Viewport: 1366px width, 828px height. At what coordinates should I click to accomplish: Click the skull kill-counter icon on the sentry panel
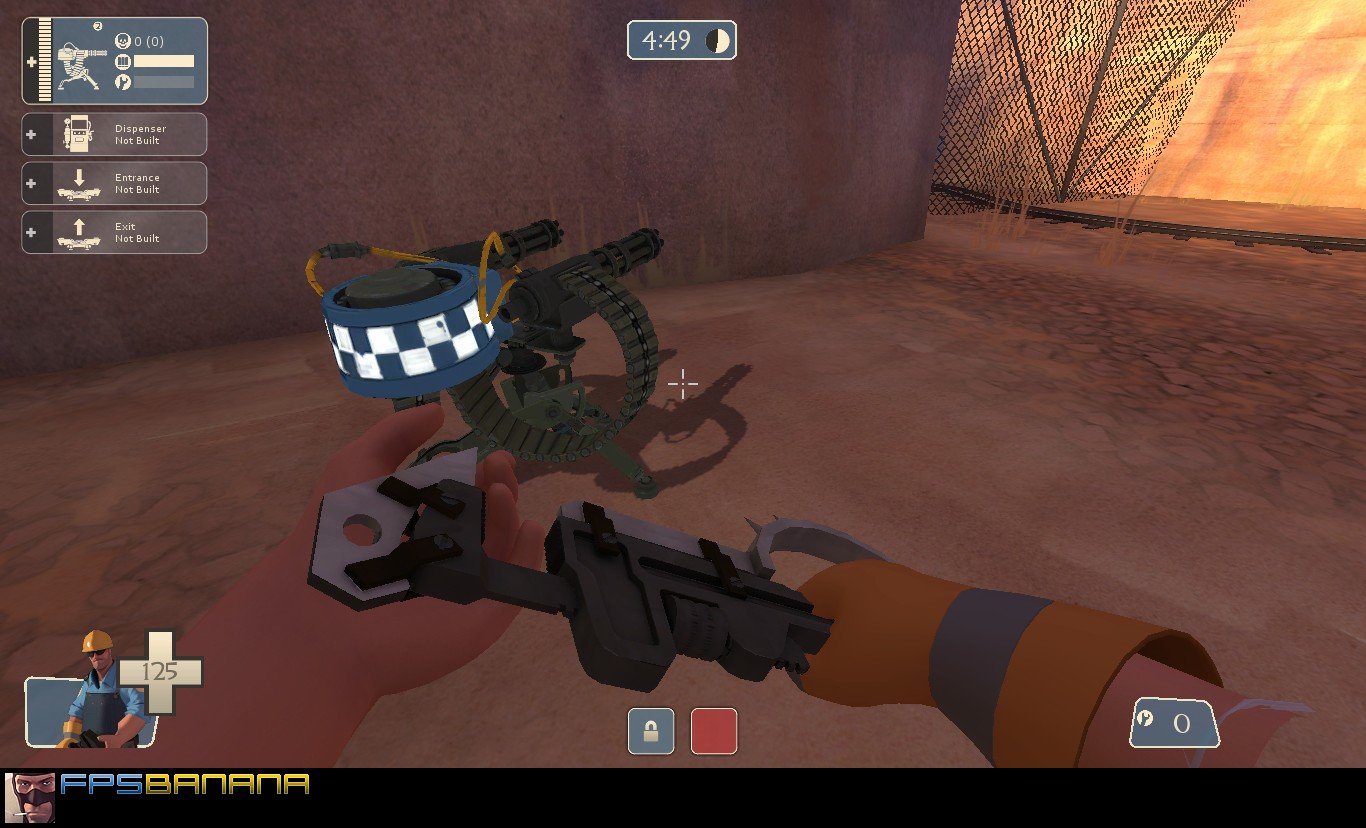tap(123, 41)
